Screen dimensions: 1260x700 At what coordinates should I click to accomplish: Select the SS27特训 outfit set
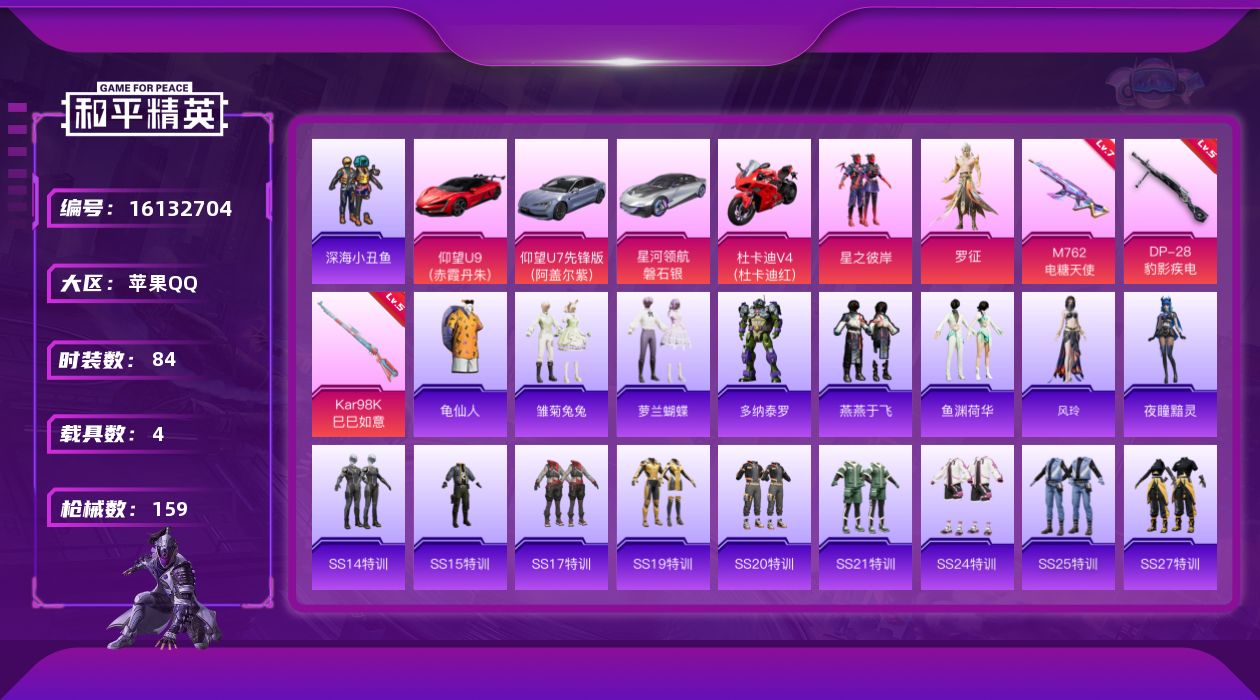pyautogui.click(x=1170, y=517)
